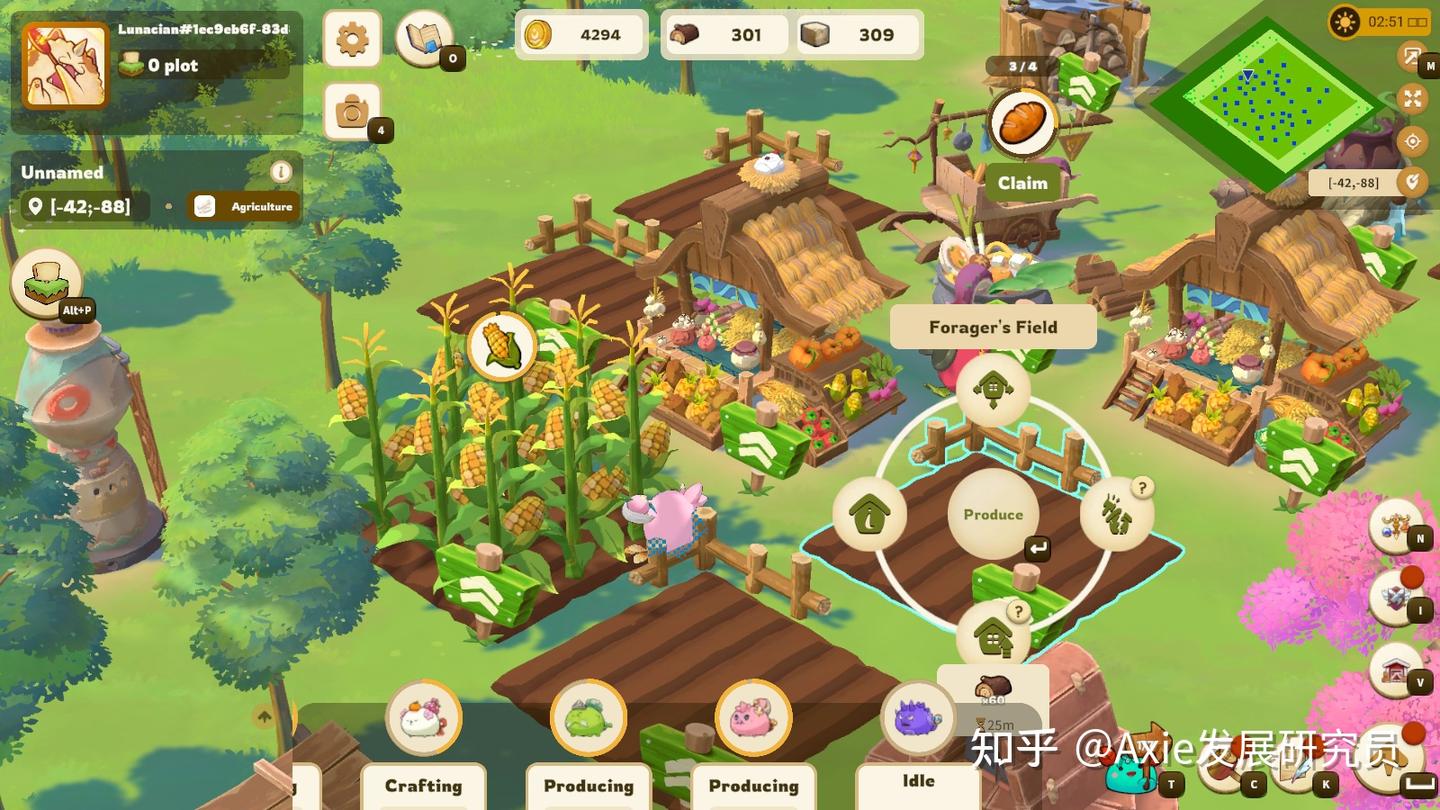Image resolution: width=1440 pixels, height=810 pixels.
Task: Open the camera screenshot tool
Action: coord(352,112)
